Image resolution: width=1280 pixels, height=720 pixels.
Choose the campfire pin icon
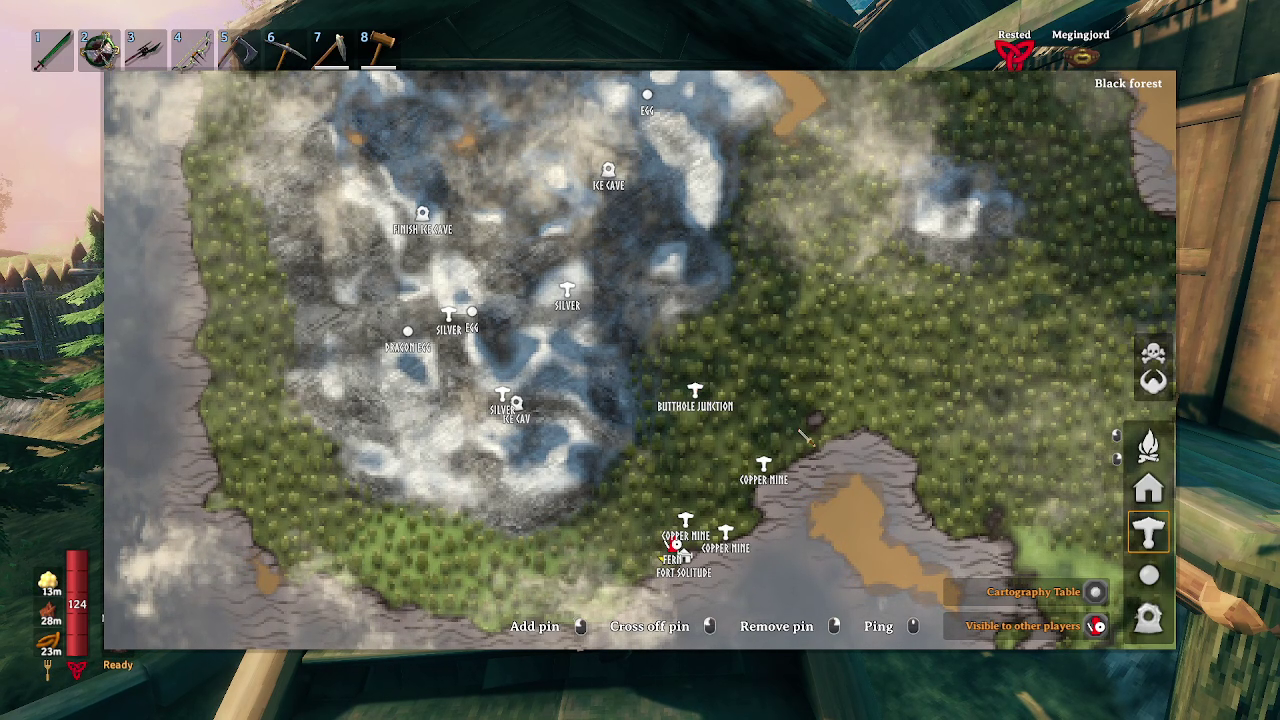point(1149,445)
